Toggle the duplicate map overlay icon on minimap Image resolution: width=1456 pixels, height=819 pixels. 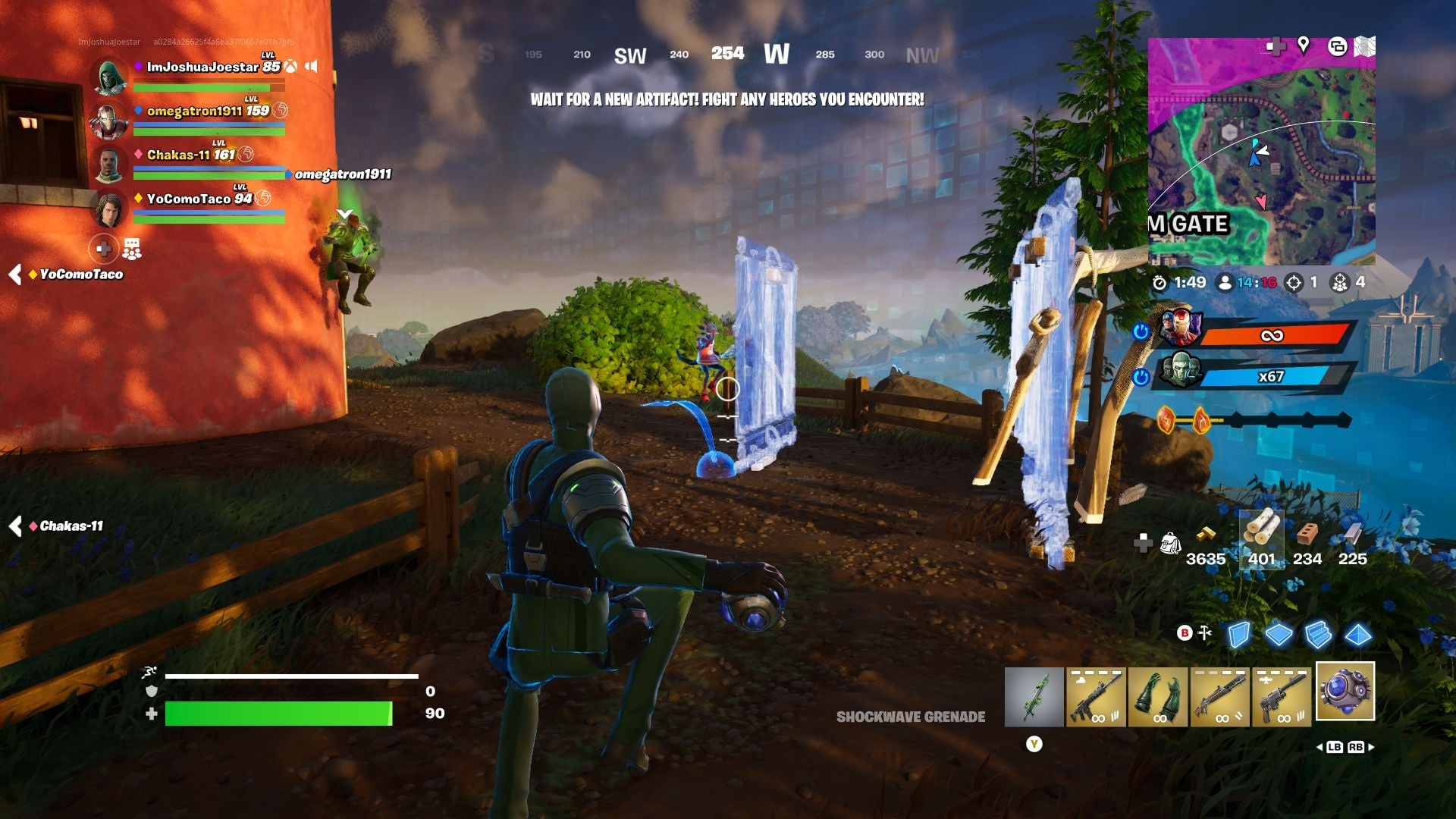(1337, 47)
